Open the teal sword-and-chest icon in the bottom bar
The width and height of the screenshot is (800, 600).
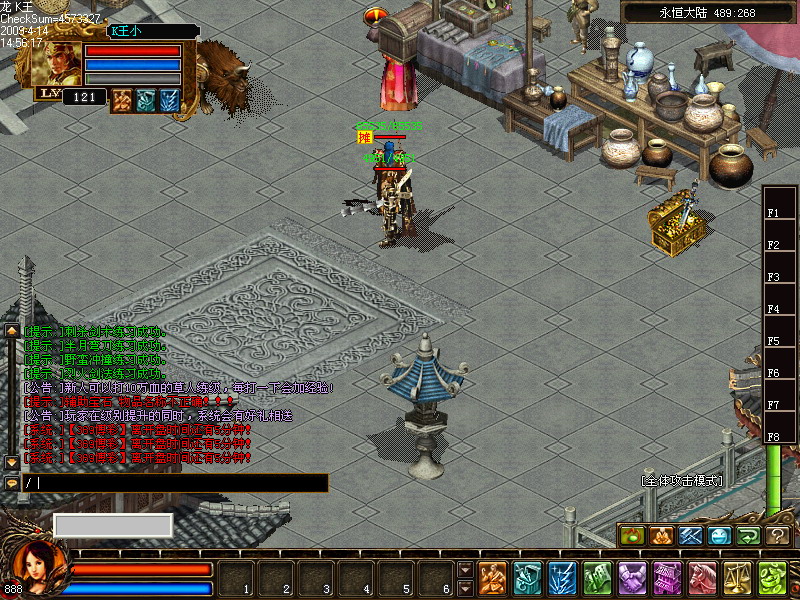pyautogui.click(x=527, y=579)
